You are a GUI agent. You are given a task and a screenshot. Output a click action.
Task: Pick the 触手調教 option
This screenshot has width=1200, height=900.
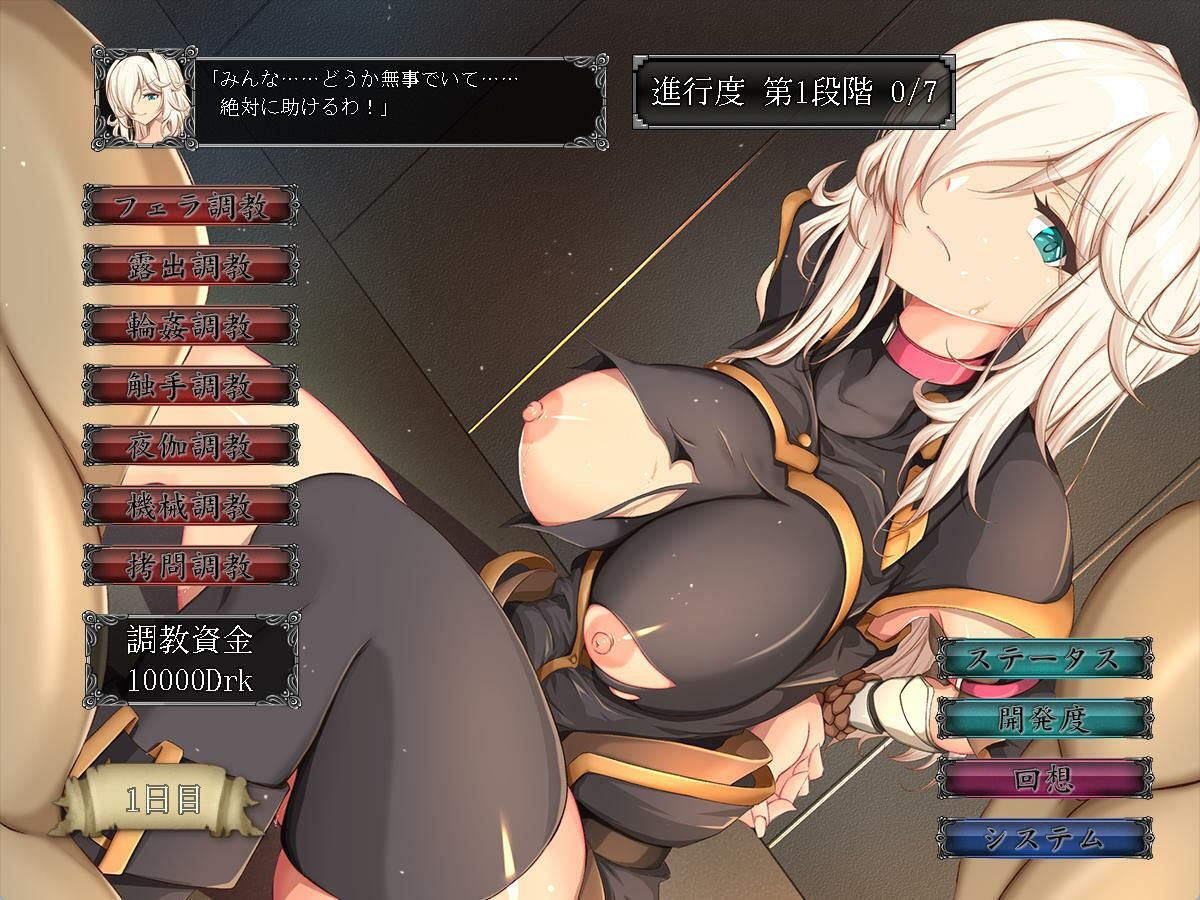[190, 386]
